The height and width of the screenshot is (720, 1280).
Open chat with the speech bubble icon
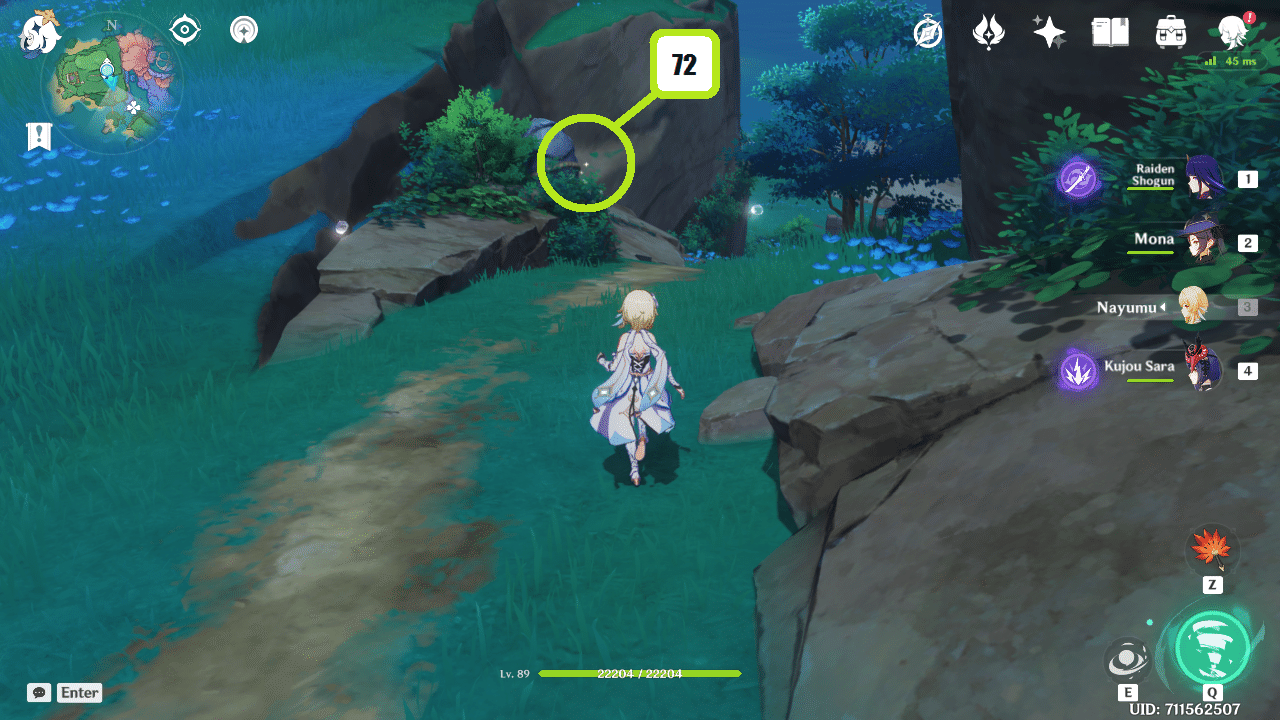(38, 692)
